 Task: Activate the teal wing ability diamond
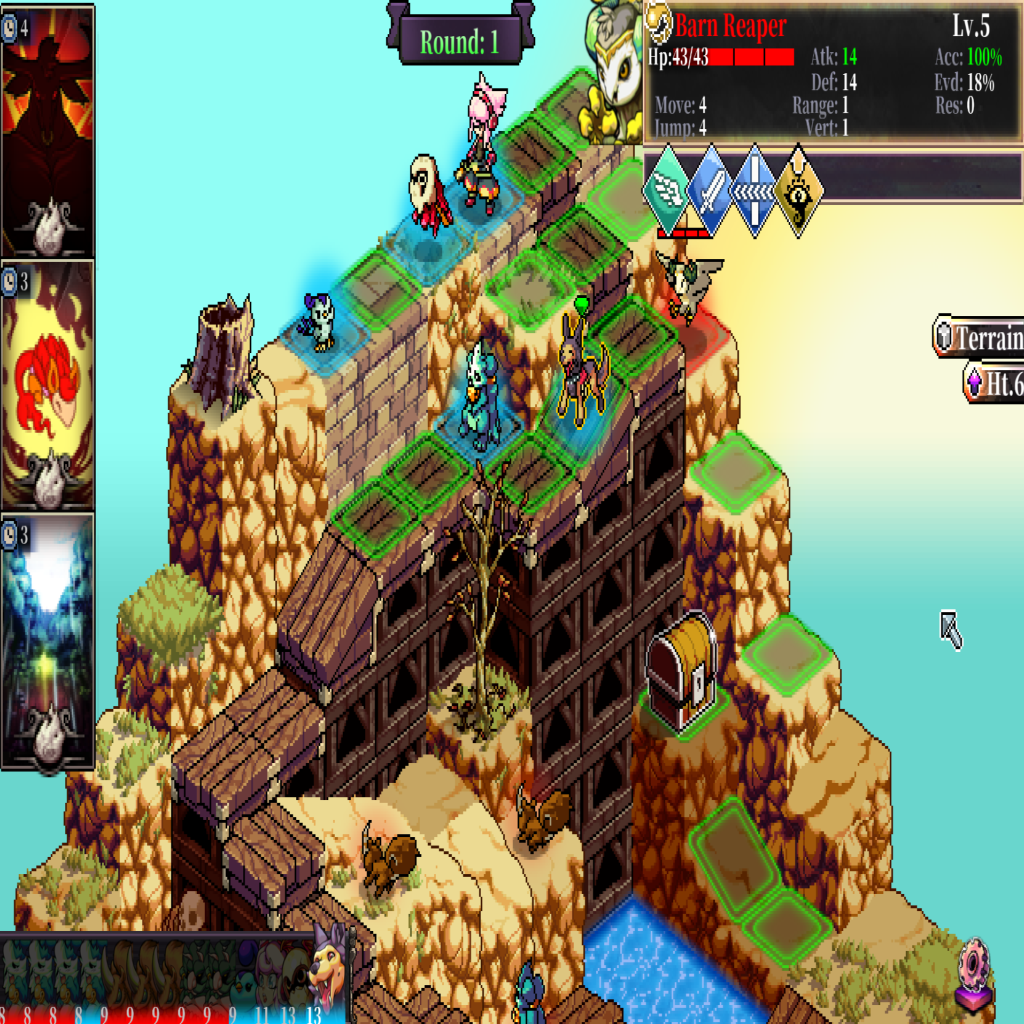click(667, 191)
